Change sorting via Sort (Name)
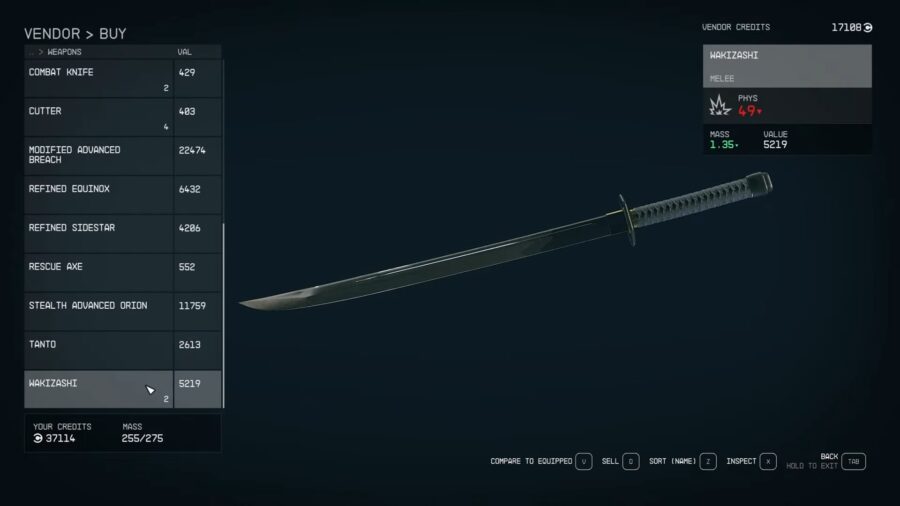Screen dimensions: 900x506 (708, 461)
